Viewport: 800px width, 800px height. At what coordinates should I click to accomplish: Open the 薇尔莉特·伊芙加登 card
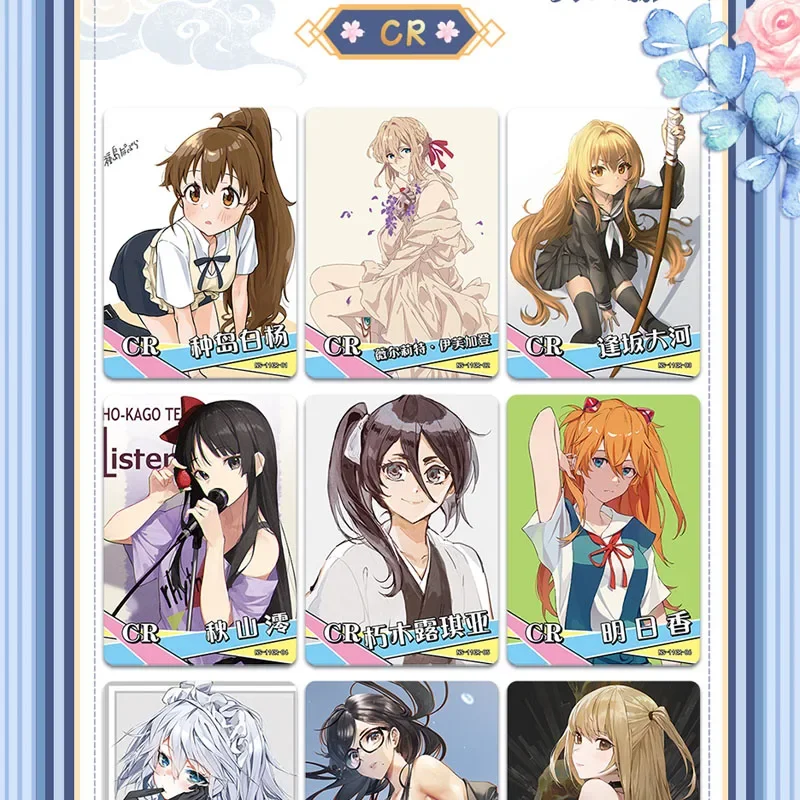402,243
